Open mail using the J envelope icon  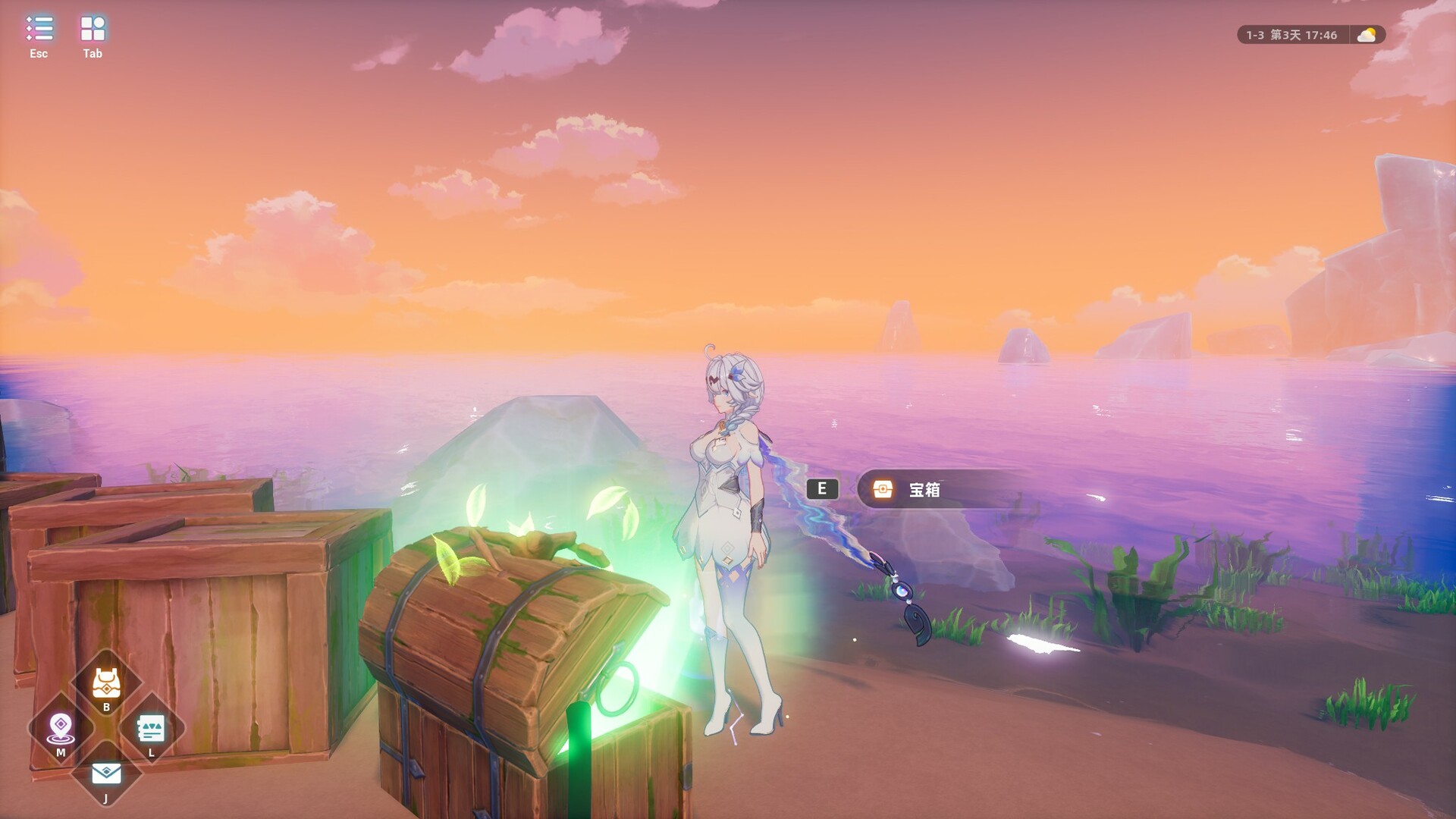tap(105, 772)
